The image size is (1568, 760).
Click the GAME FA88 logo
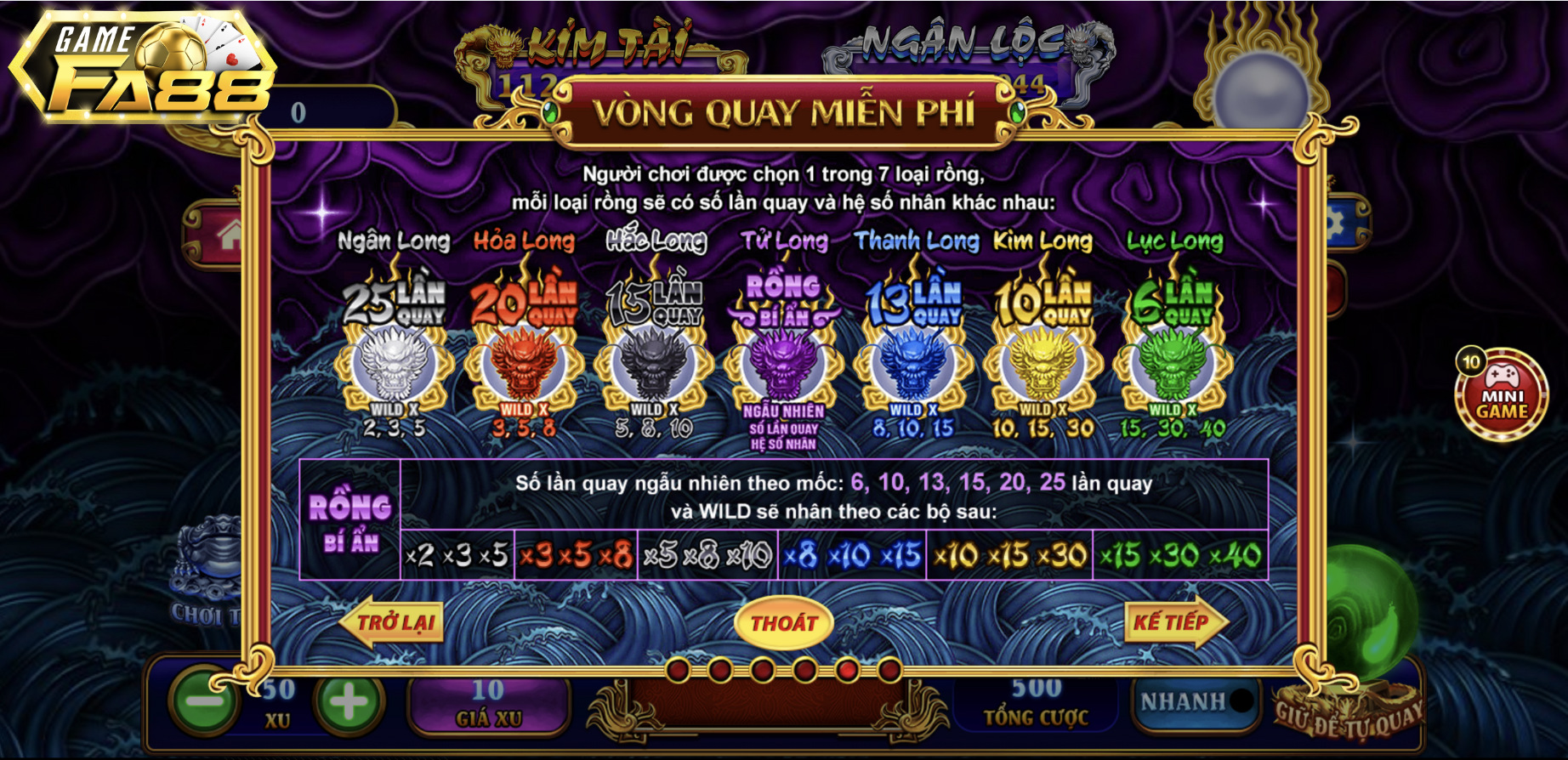[x=143, y=70]
